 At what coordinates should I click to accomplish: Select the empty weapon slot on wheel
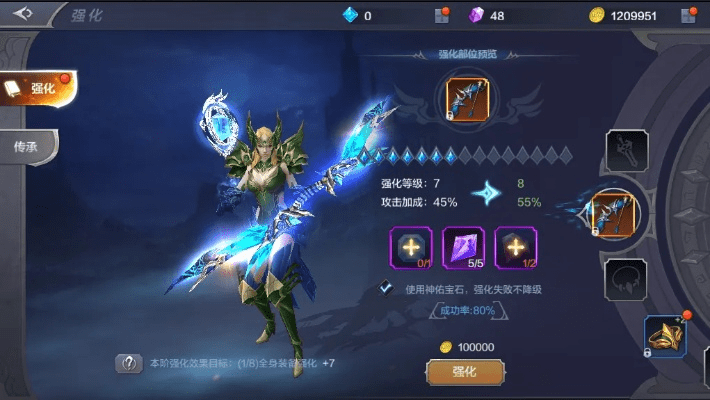627,151
